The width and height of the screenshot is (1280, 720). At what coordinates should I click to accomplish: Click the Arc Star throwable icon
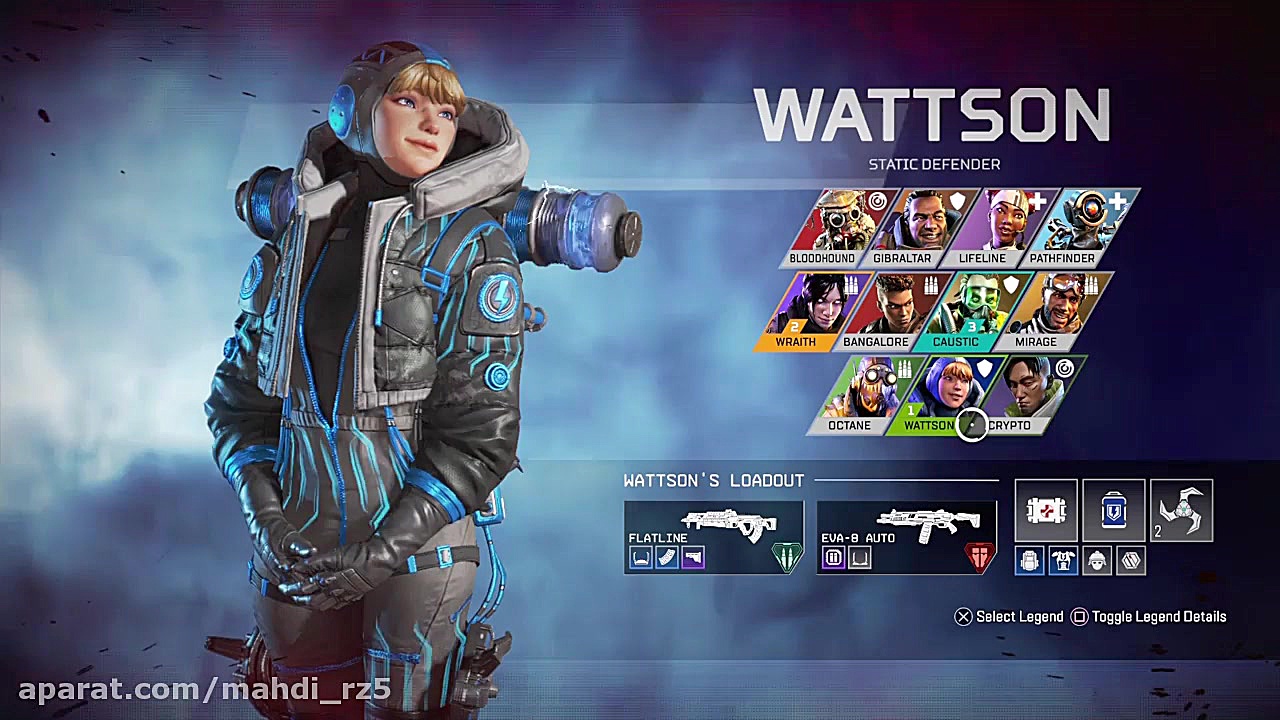pos(1181,512)
